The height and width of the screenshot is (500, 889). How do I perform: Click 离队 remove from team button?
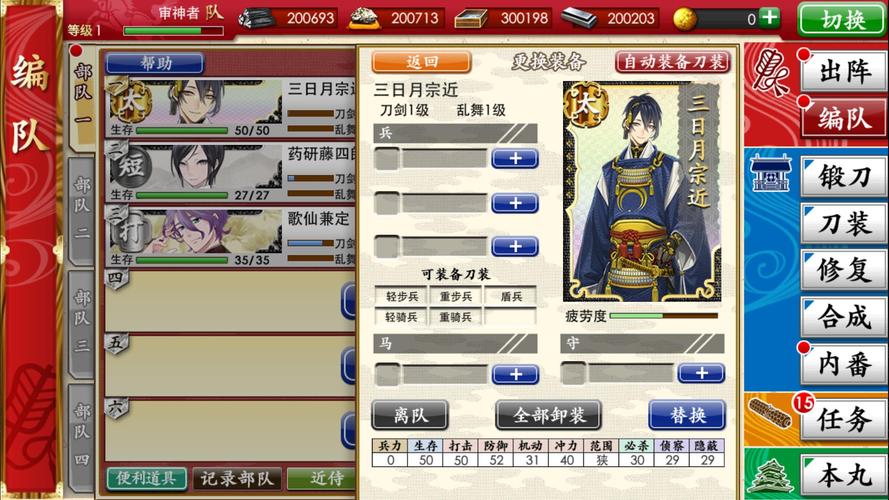409,414
